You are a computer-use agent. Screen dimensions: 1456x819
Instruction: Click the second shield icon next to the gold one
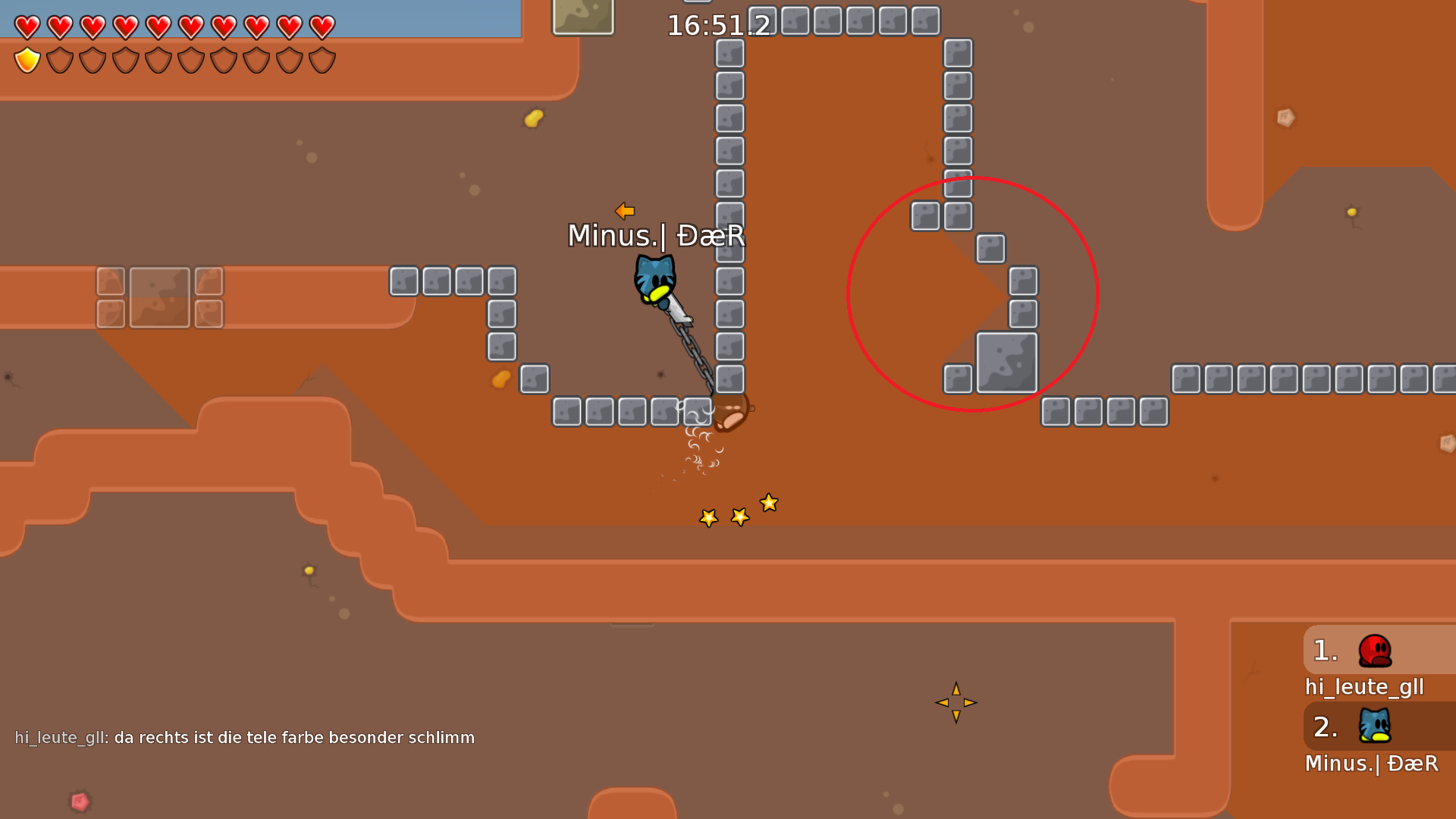pos(58,60)
